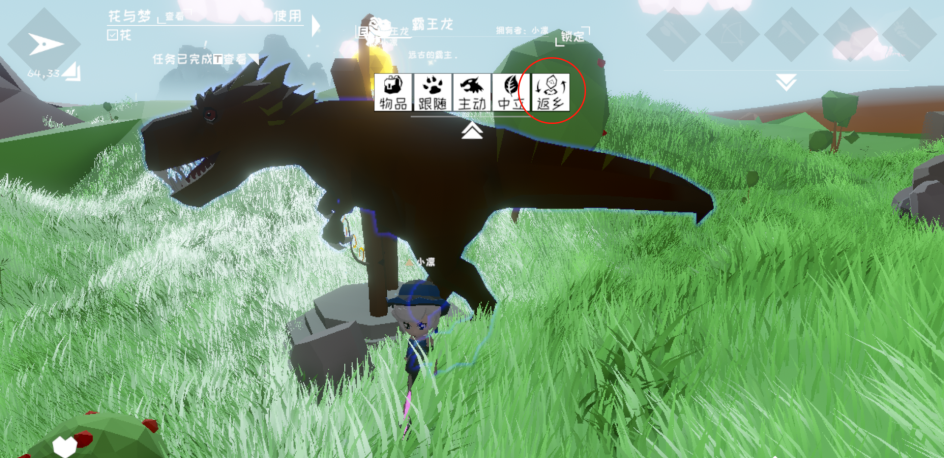Choose the 跟随 follow command
The image size is (944, 458).
tap(432, 92)
